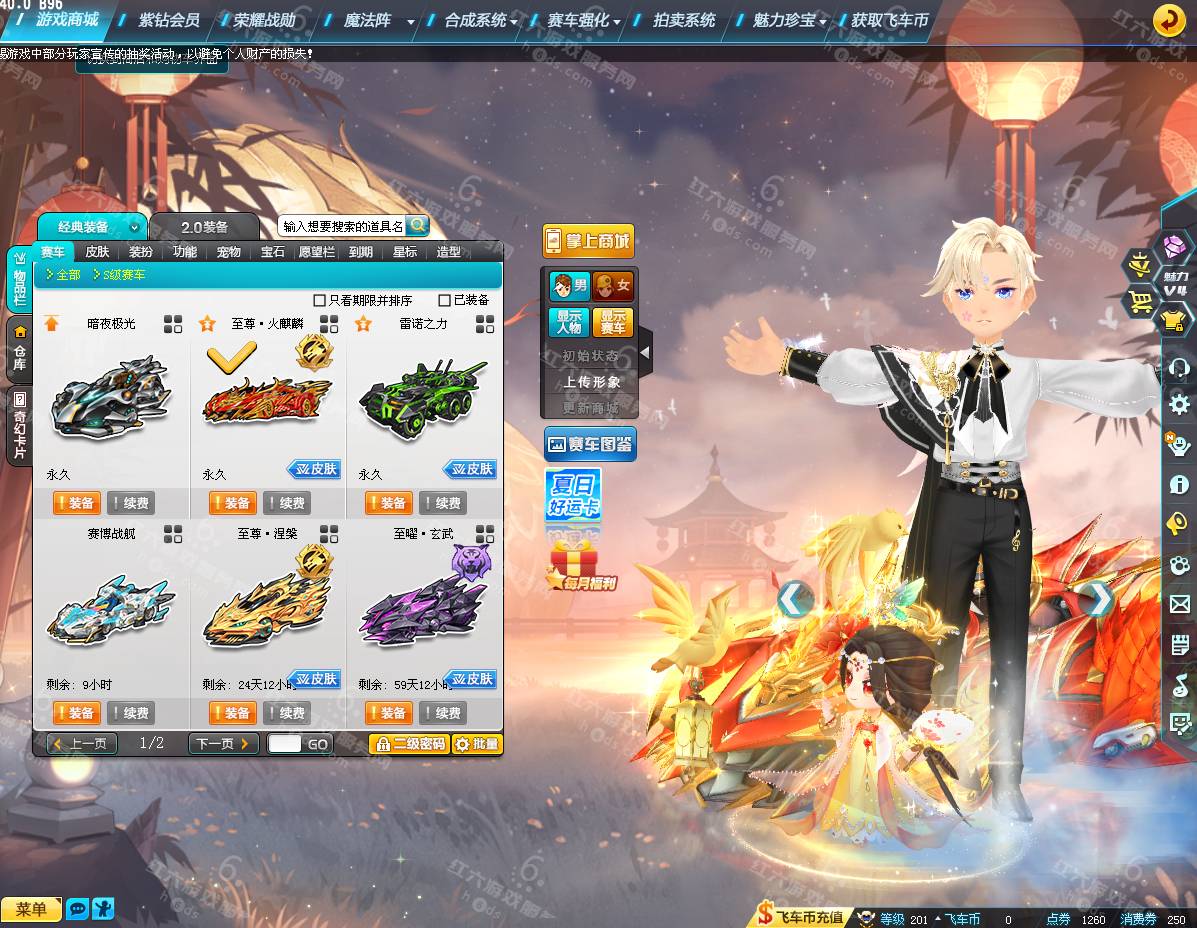Toggle the 只看期限并排序 checkbox

click(320, 300)
